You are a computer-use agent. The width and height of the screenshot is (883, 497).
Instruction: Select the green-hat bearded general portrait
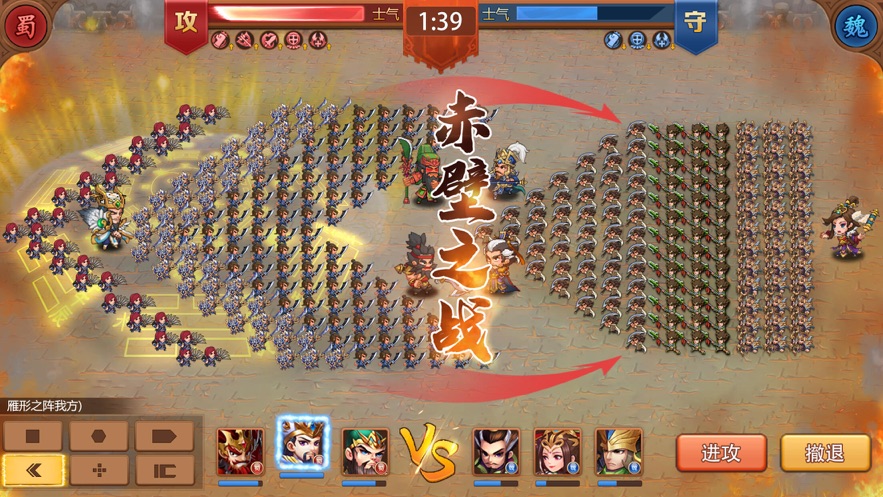coord(365,452)
